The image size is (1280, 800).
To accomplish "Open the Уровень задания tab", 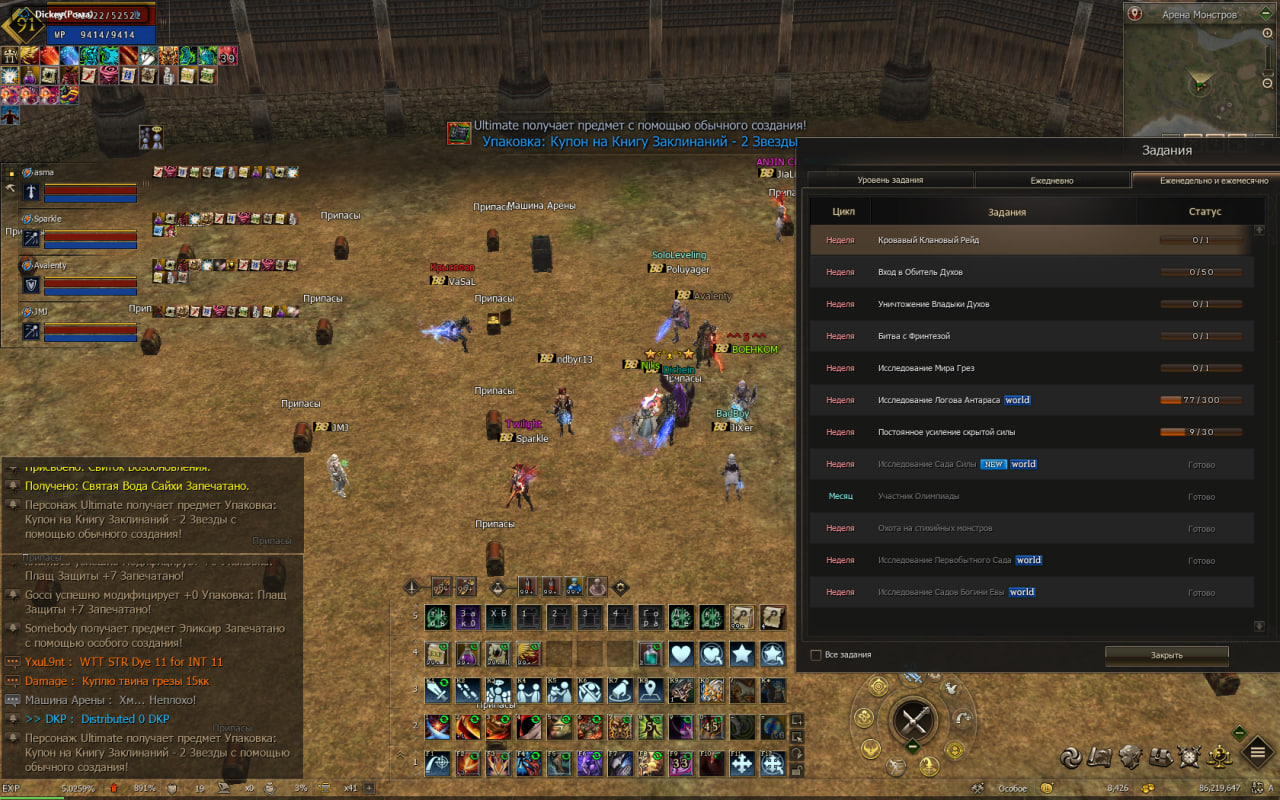I will click(x=890, y=180).
